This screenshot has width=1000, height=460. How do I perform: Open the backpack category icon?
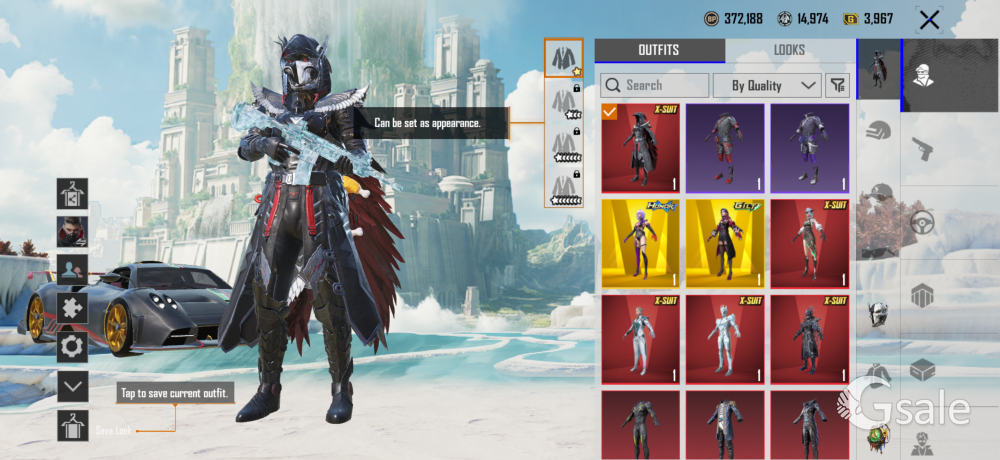click(922, 296)
